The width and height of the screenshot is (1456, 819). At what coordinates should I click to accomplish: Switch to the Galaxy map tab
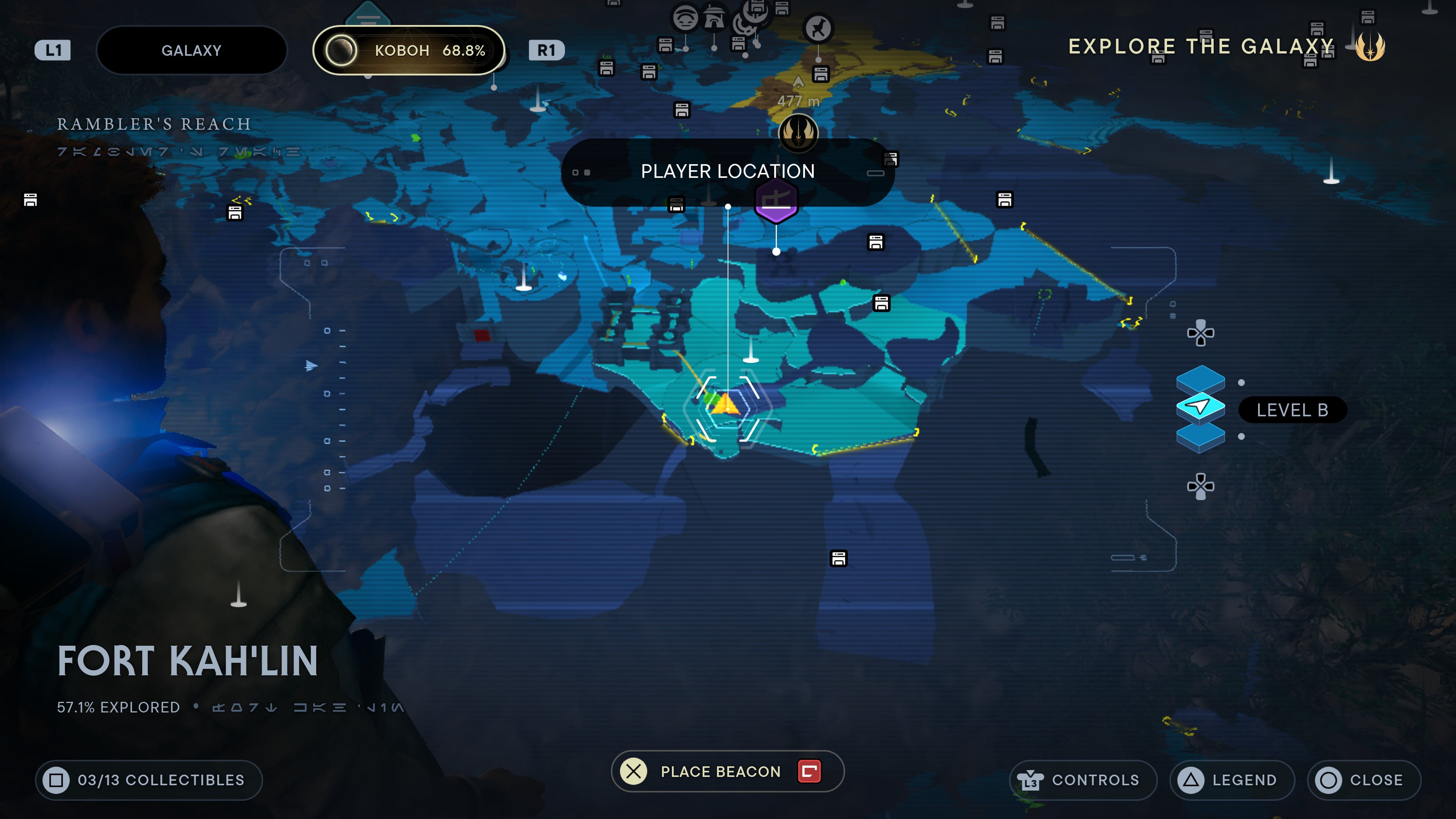tap(191, 50)
